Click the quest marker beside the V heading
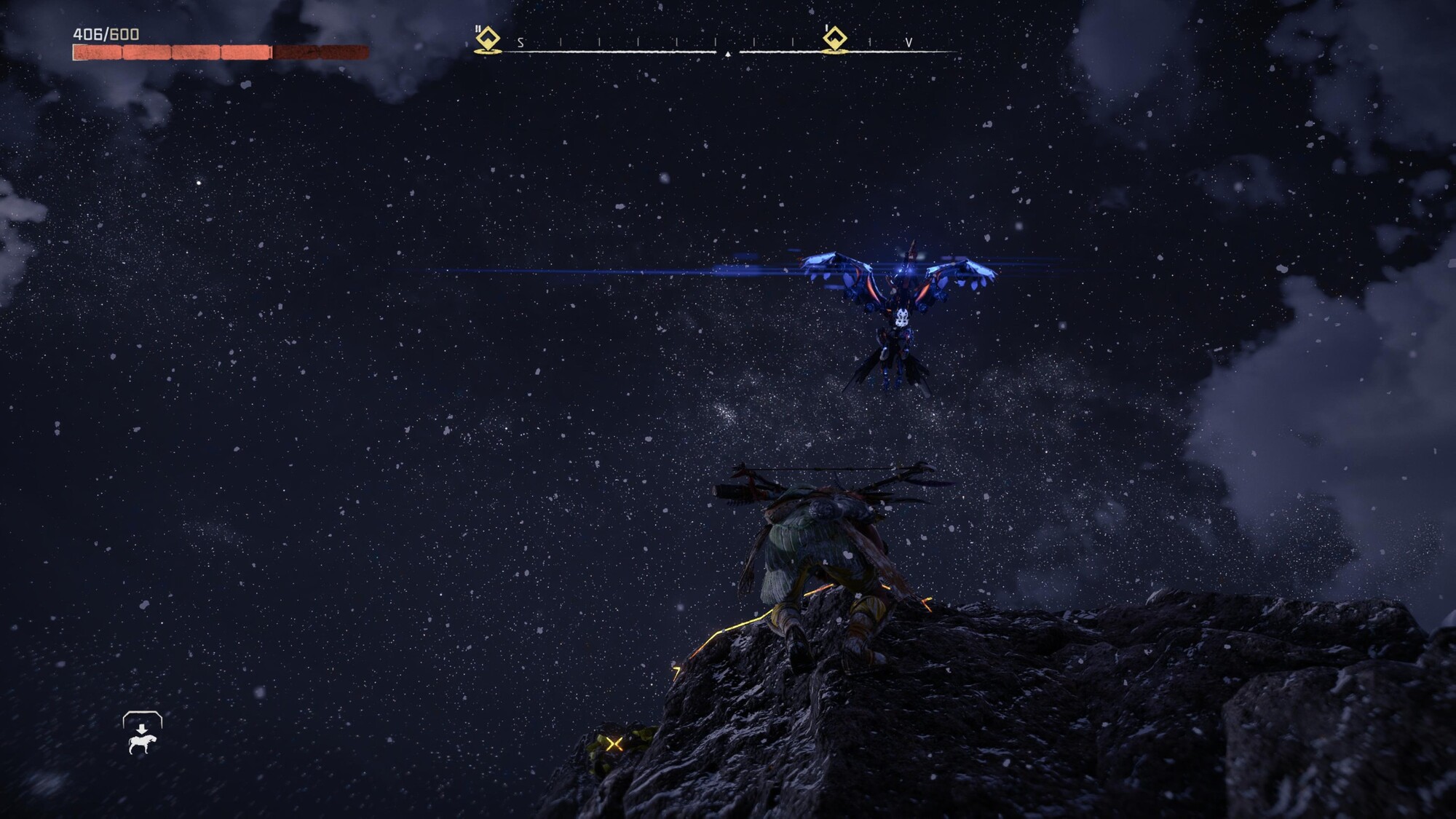Image resolution: width=1456 pixels, height=819 pixels. point(834,40)
